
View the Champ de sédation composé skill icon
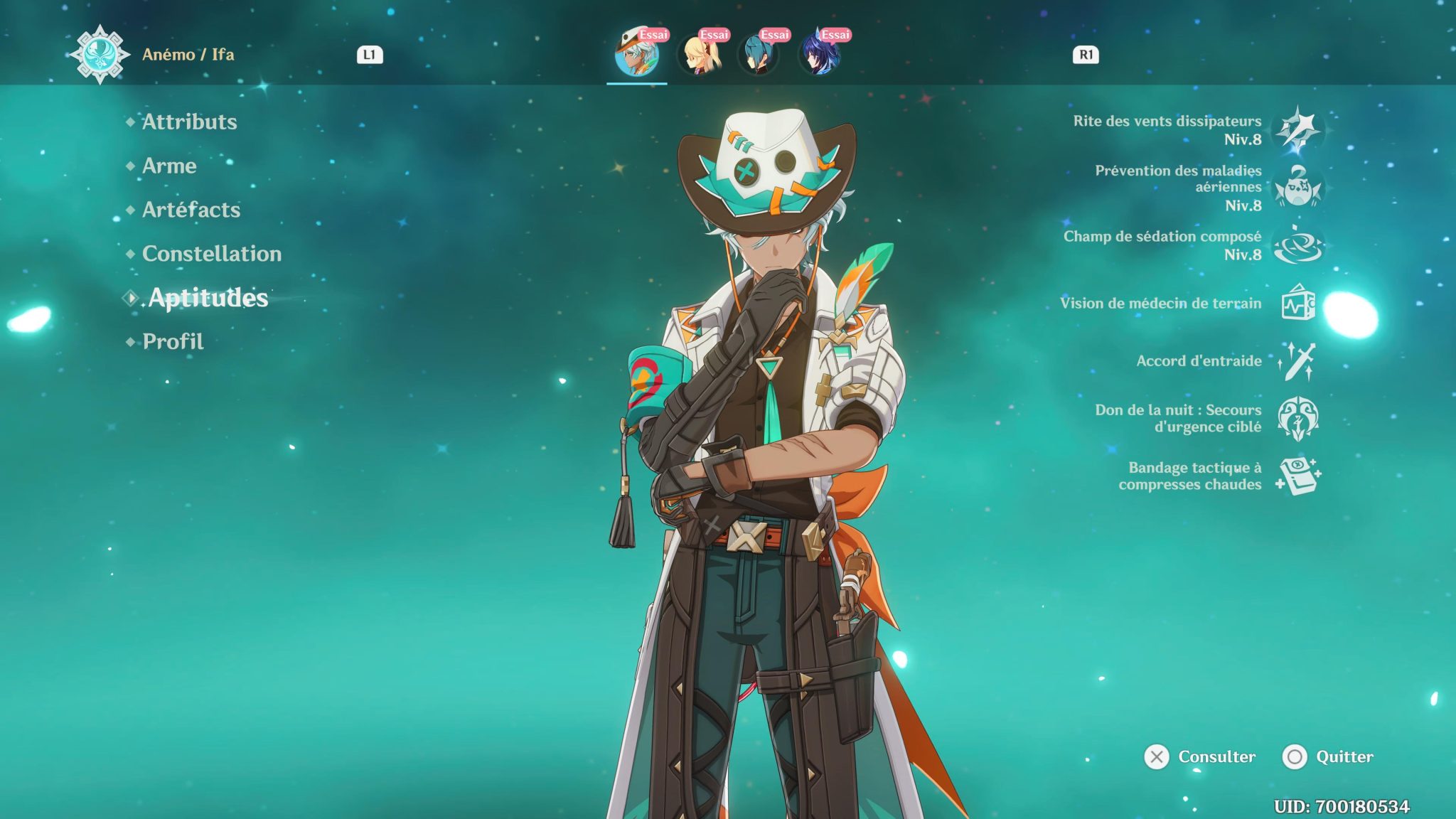1300,245
